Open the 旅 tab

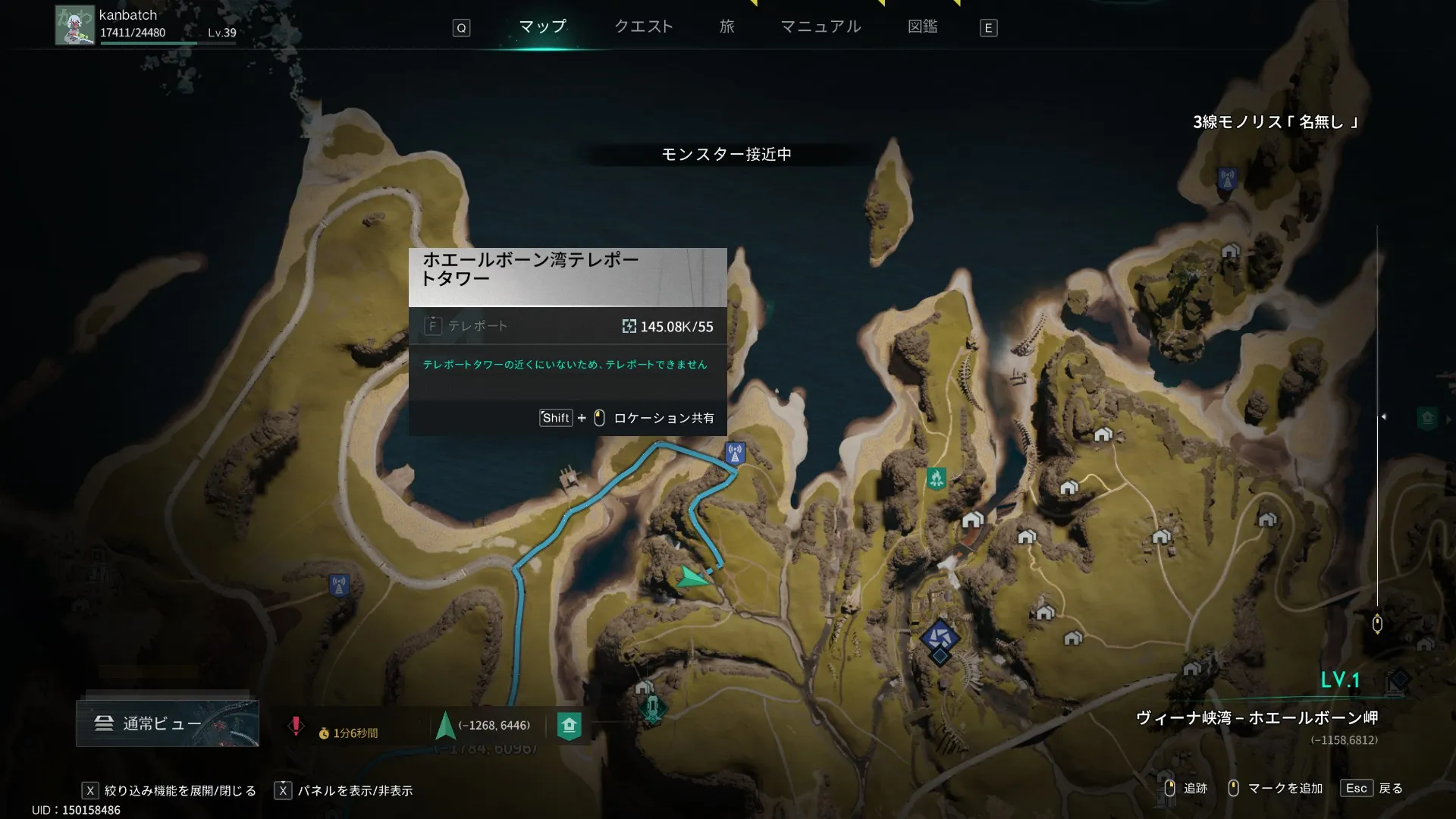click(726, 27)
